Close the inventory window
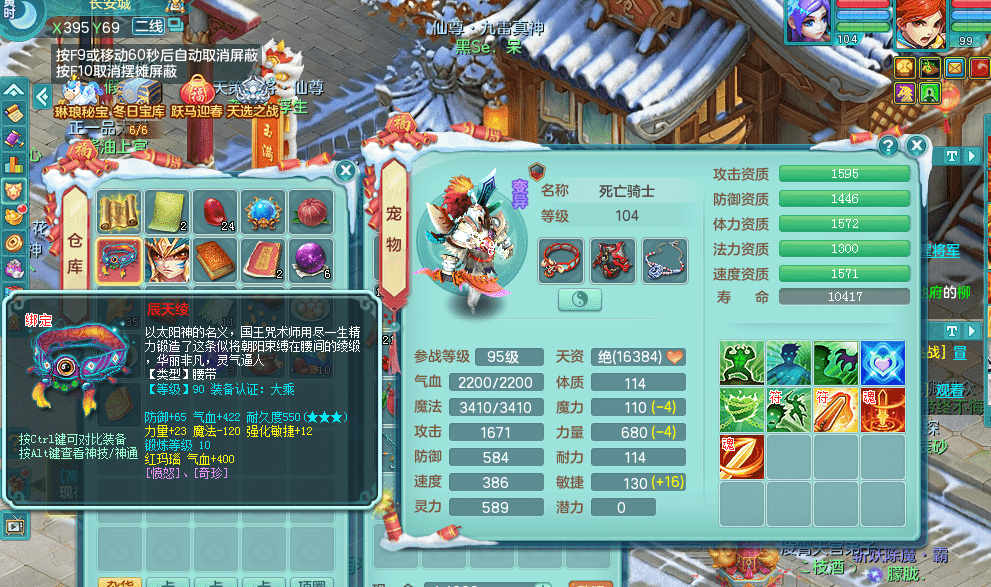 tap(346, 171)
